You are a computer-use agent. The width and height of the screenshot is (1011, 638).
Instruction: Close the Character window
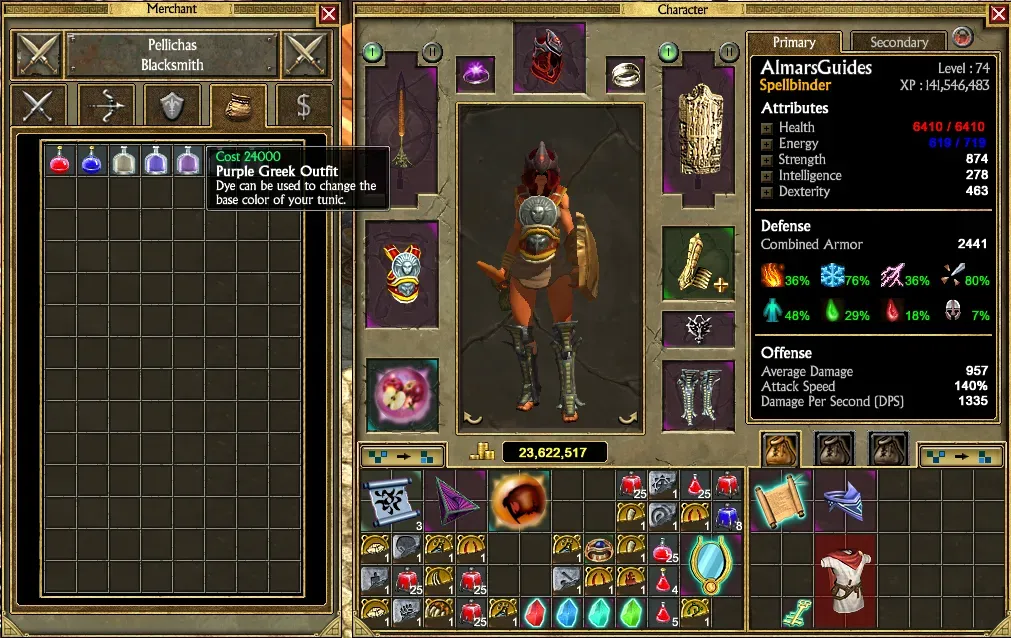[998, 14]
